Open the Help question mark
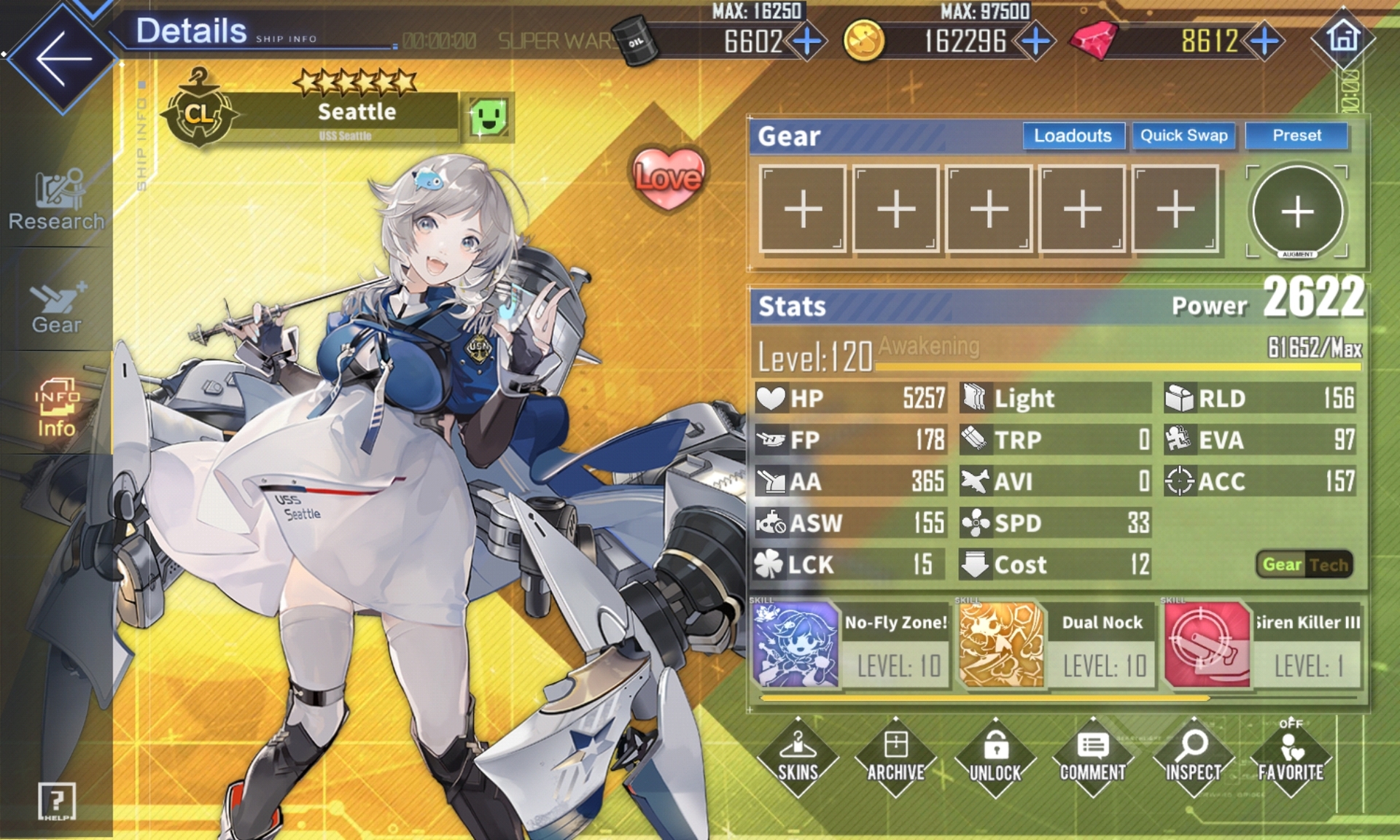The width and height of the screenshot is (1400, 840). (56, 801)
